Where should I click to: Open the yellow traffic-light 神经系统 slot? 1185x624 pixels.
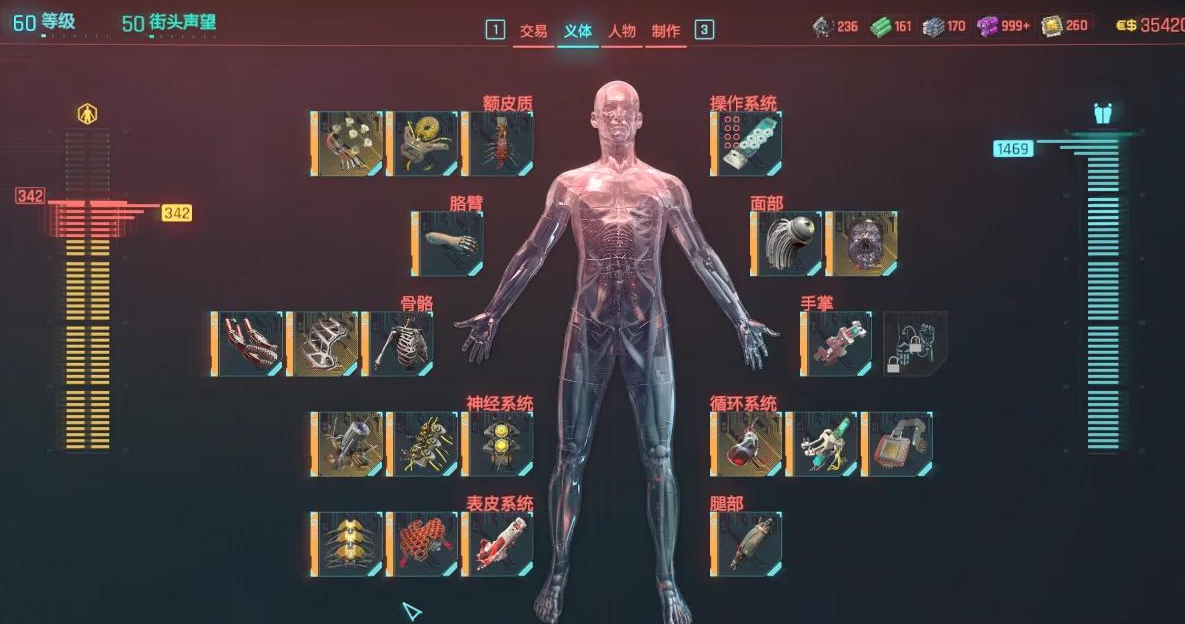click(x=498, y=444)
